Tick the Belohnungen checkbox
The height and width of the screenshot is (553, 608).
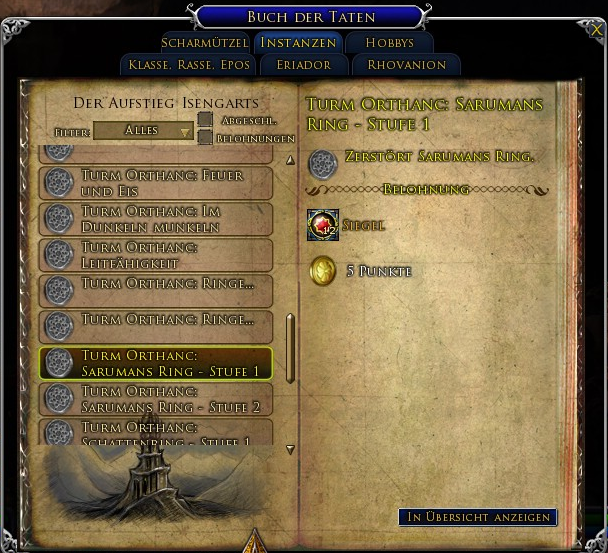tap(205, 138)
